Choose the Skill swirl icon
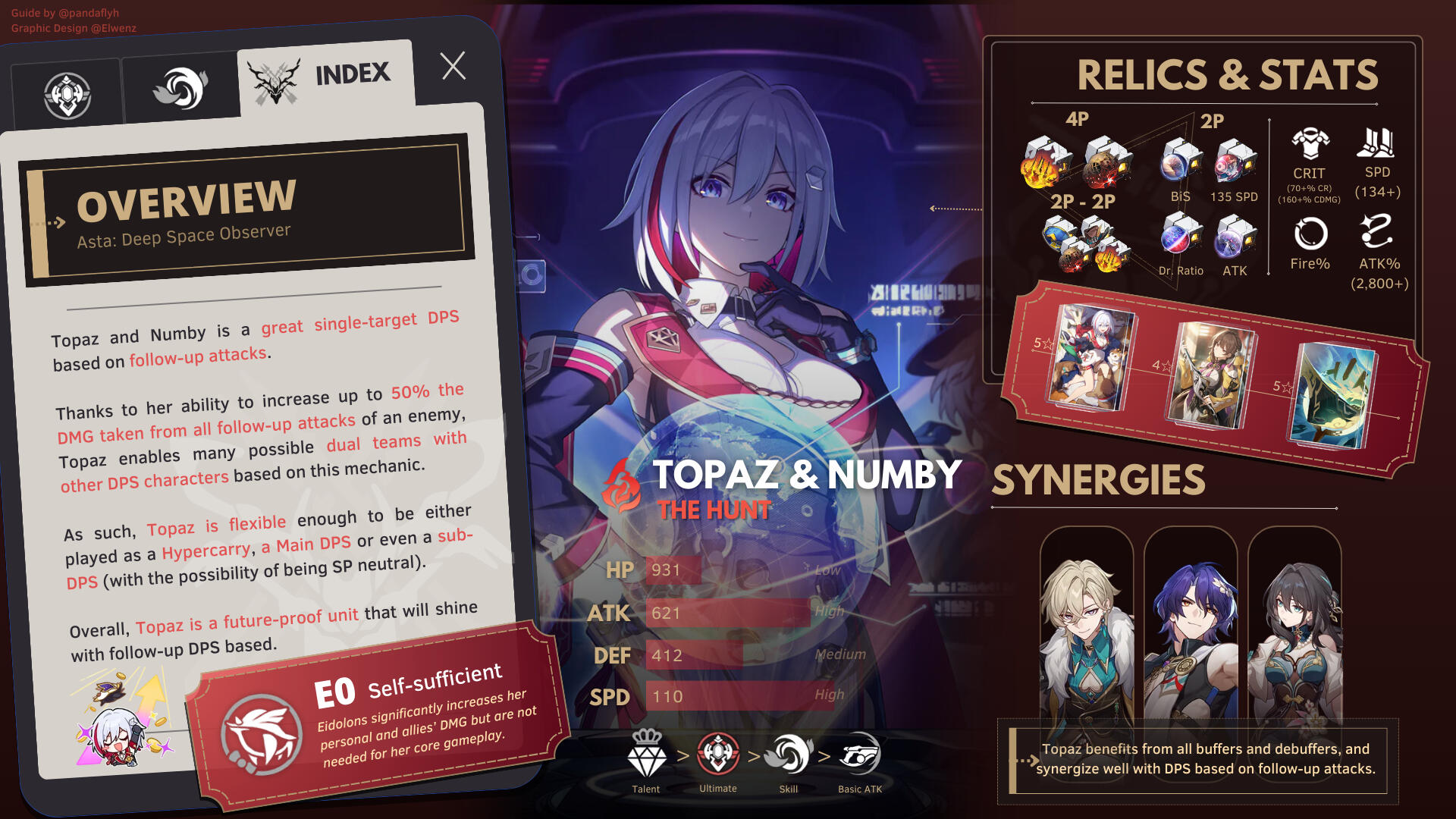Screen dimensions: 1456x819 coord(789,754)
